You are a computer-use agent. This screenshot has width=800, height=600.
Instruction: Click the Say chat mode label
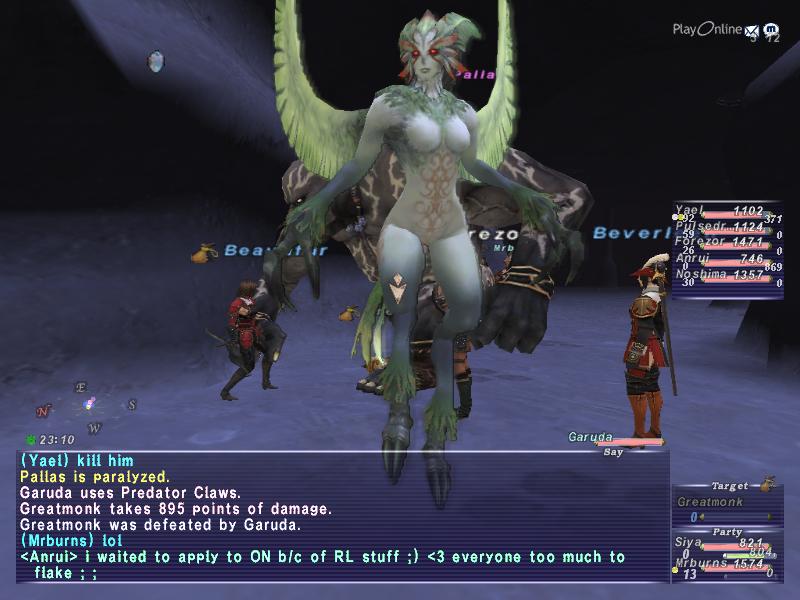pyautogui.click(x=613, y=452)
